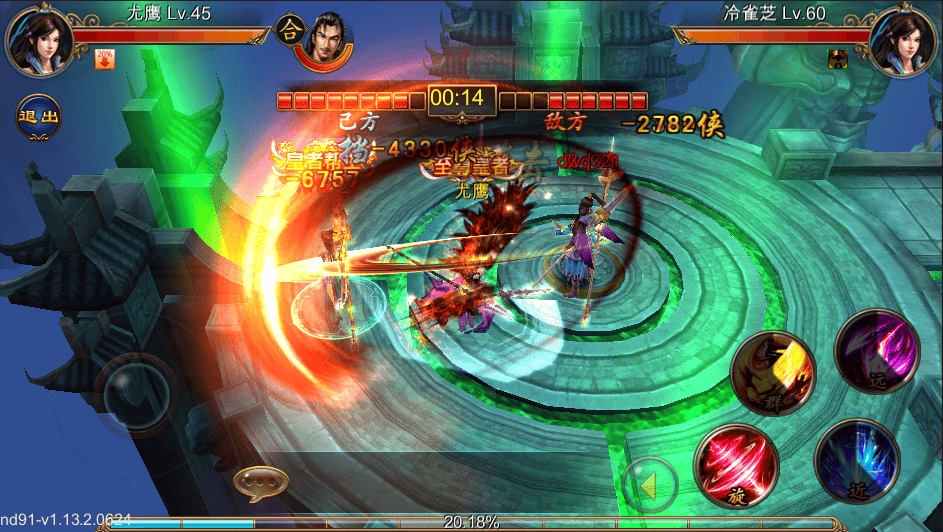Activate the blue 近 melee skill

click(x=857, y=461)
